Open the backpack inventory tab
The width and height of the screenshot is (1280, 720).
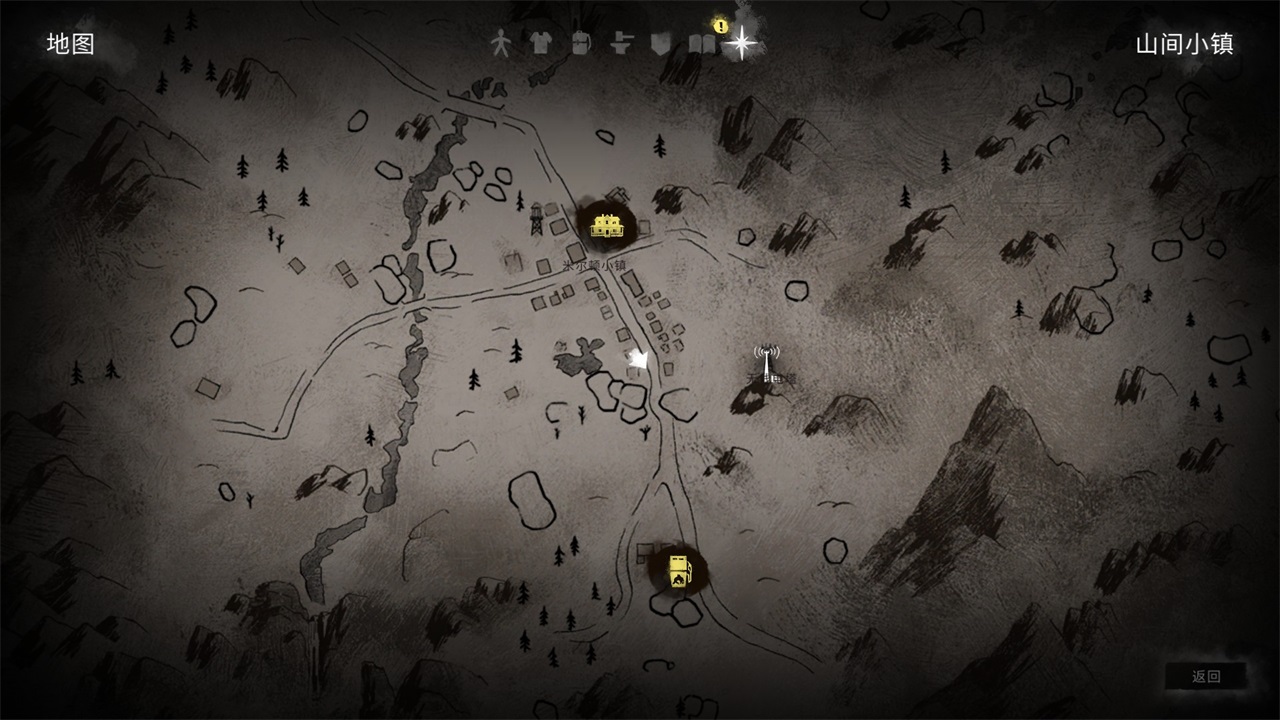click(x=580, y=44)
